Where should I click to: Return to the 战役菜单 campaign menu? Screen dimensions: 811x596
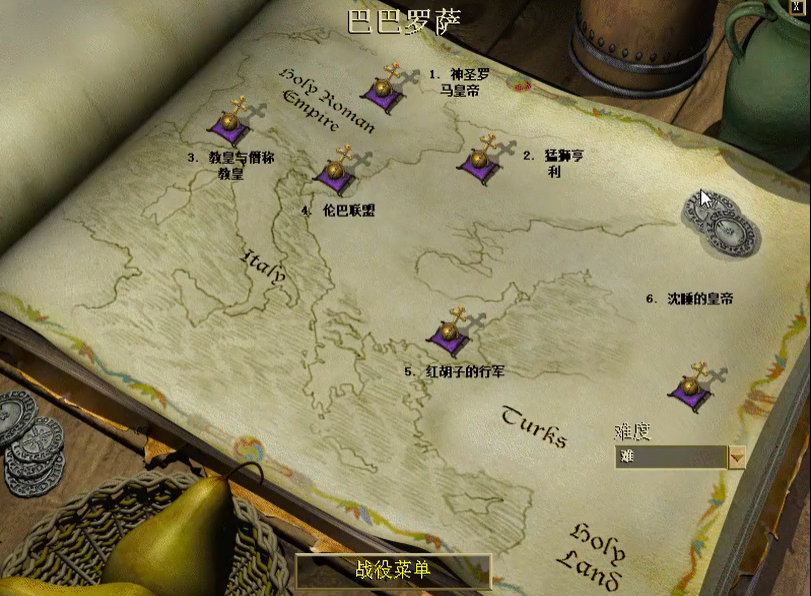(x=393, y=570)
